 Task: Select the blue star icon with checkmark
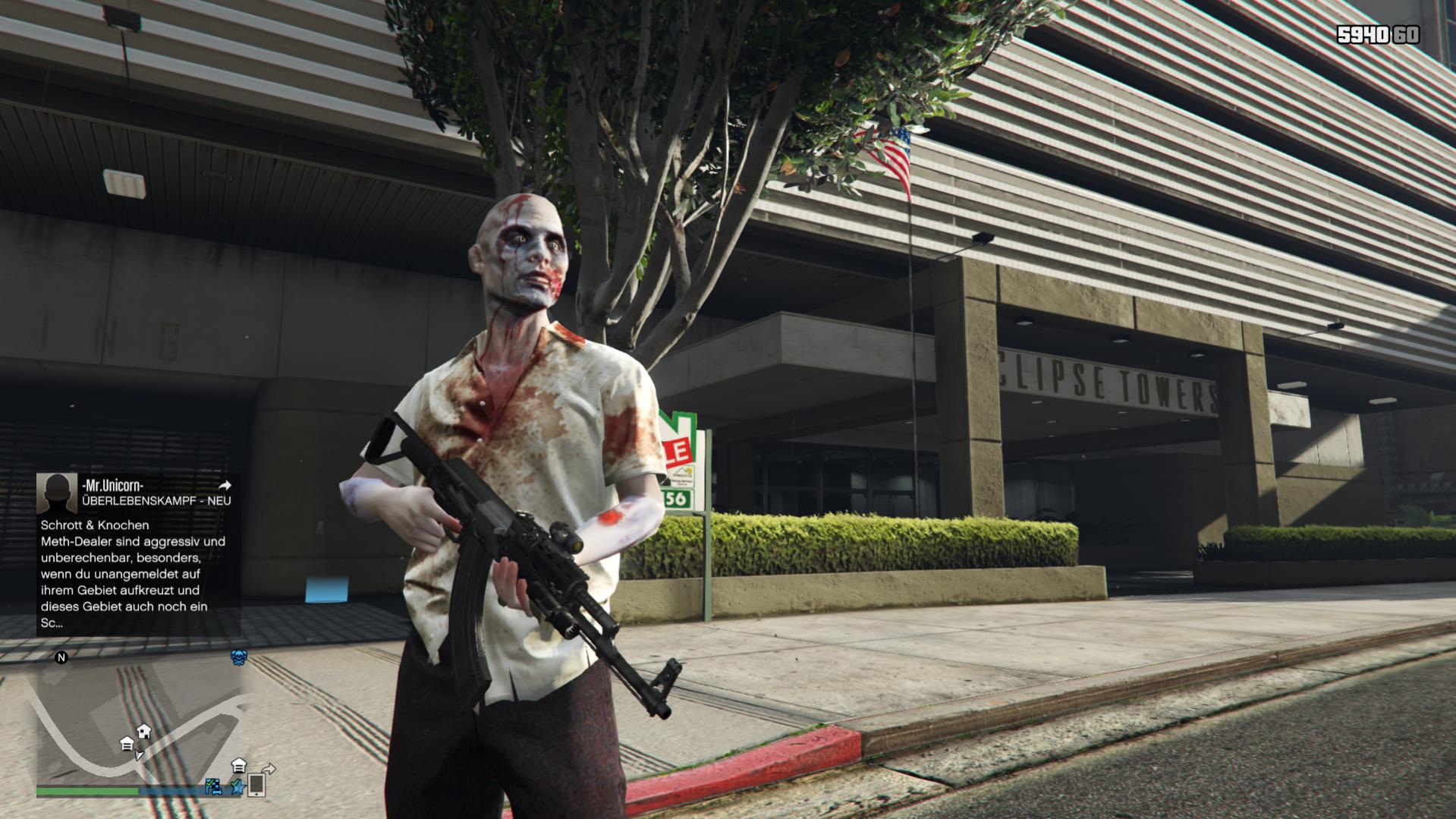tap(237, 787)
